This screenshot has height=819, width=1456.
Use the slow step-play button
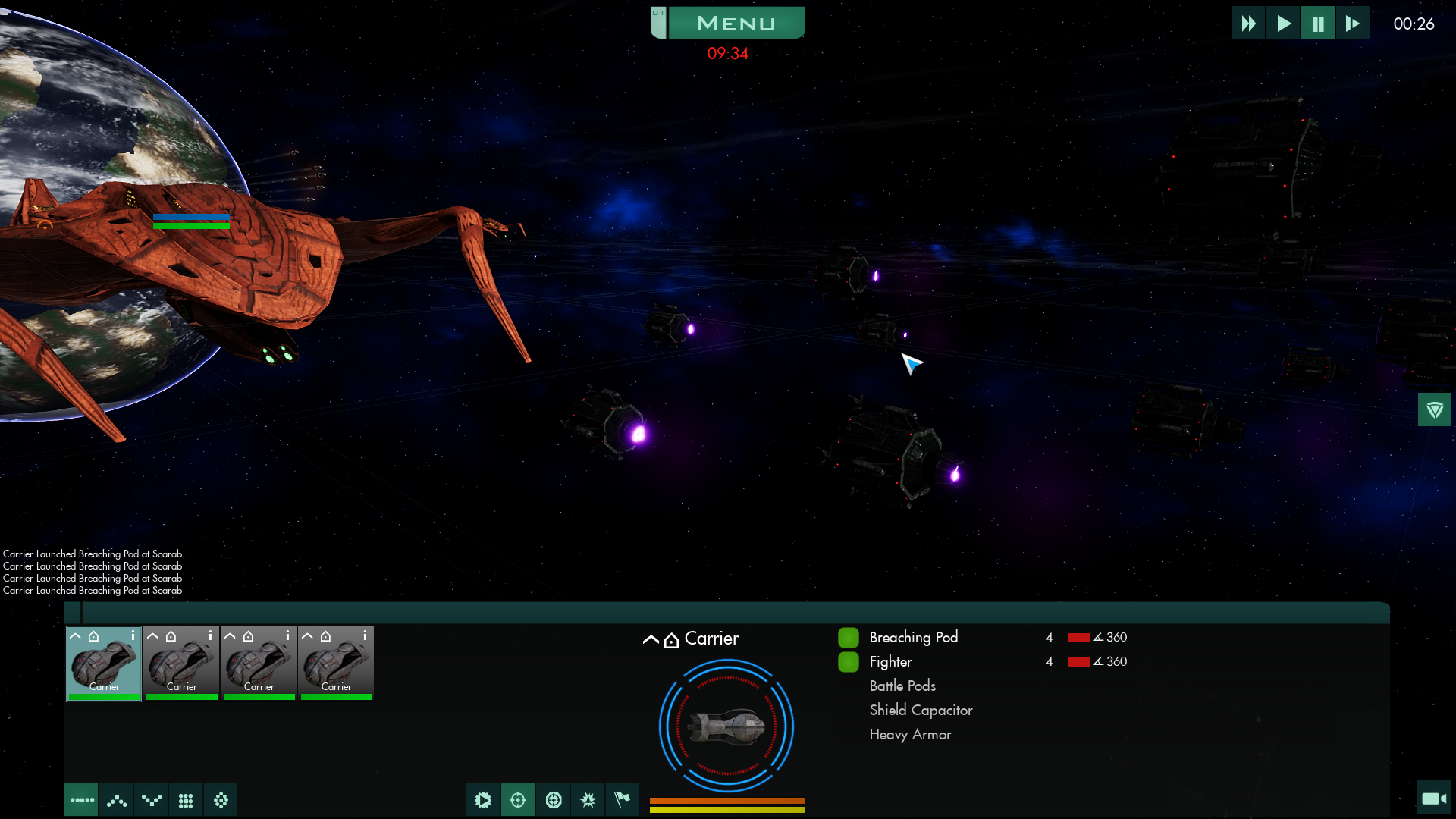[x=1352, y=24]
